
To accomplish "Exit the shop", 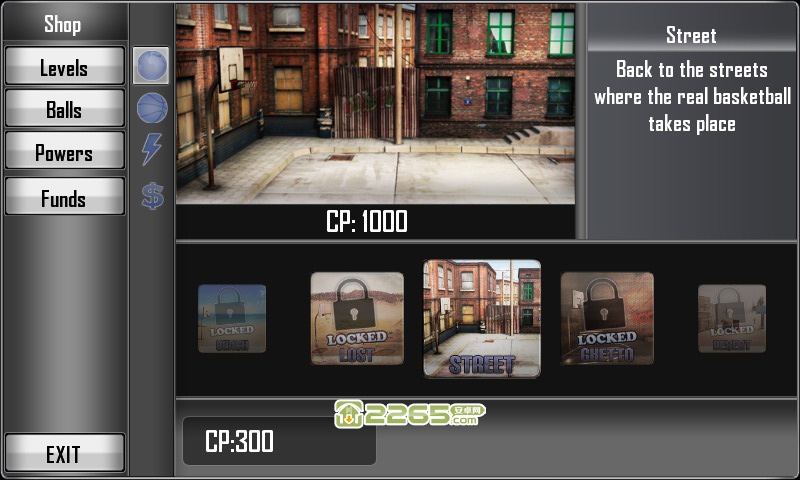I will click(x=64, y=454).
